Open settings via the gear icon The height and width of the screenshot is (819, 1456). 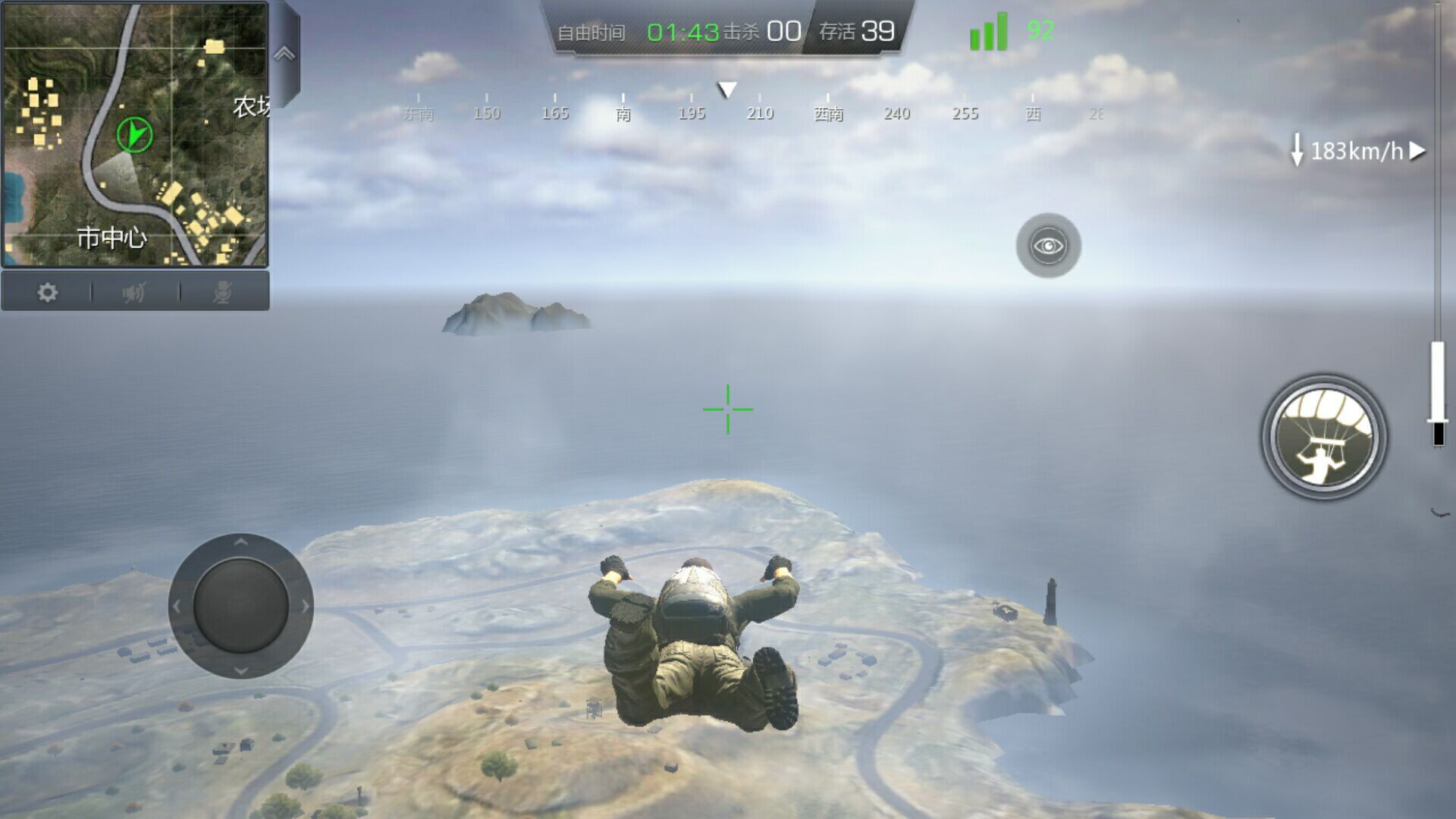tap(47, 292)
